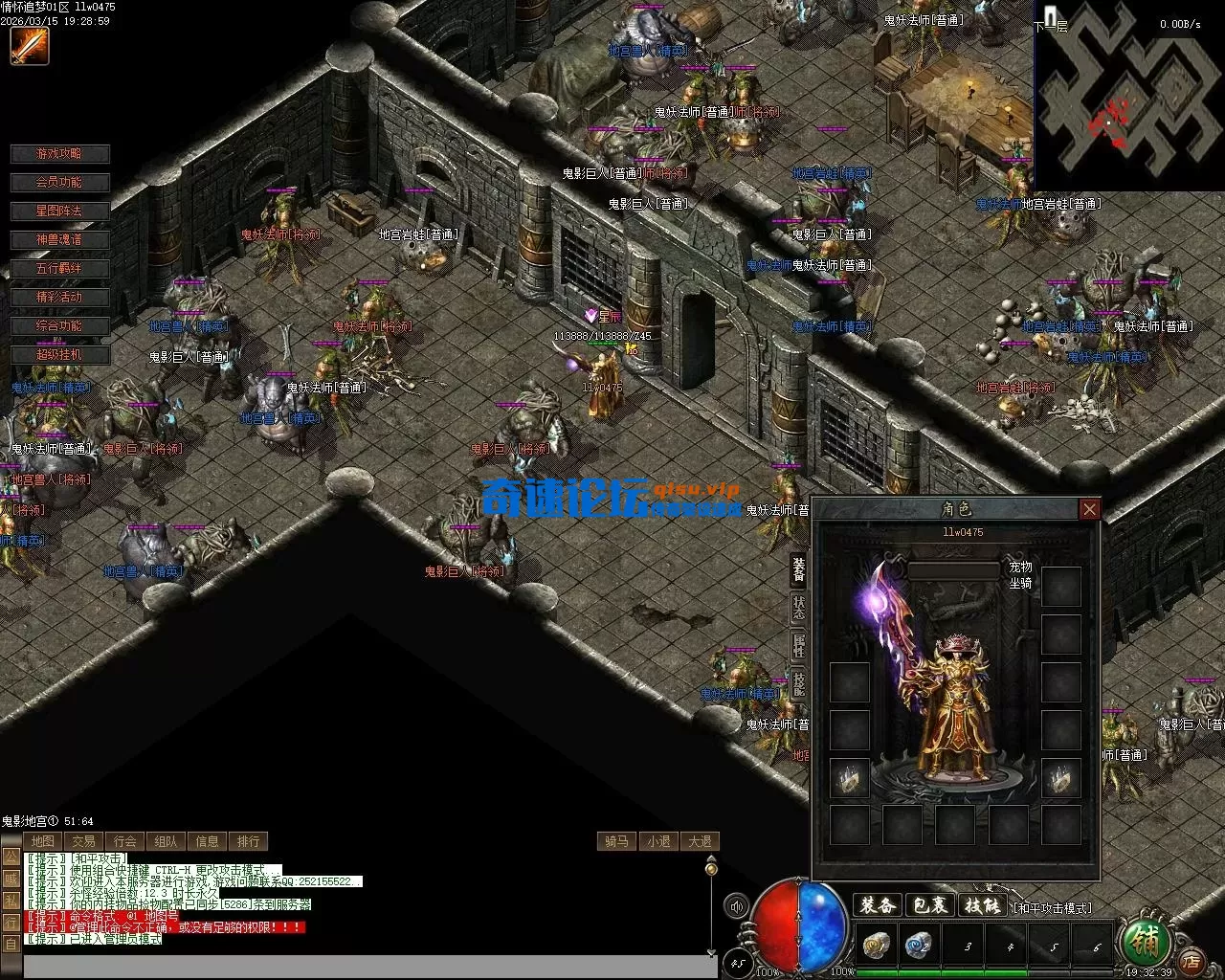Screen dimensions: 1225x980
Task: Open the green 铺 shop button
Action: 1143,943
